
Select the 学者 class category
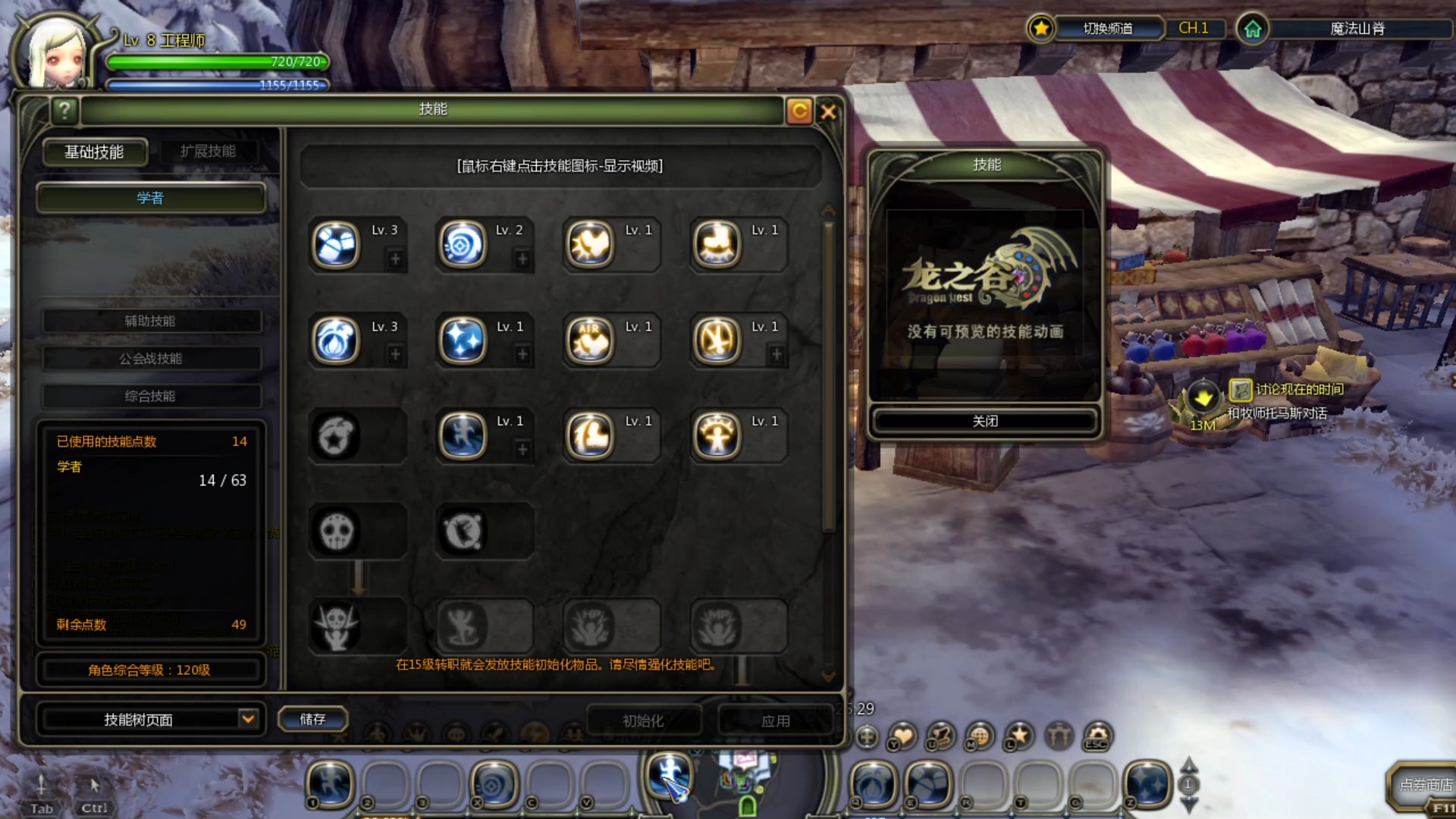(x=150, y=198)
